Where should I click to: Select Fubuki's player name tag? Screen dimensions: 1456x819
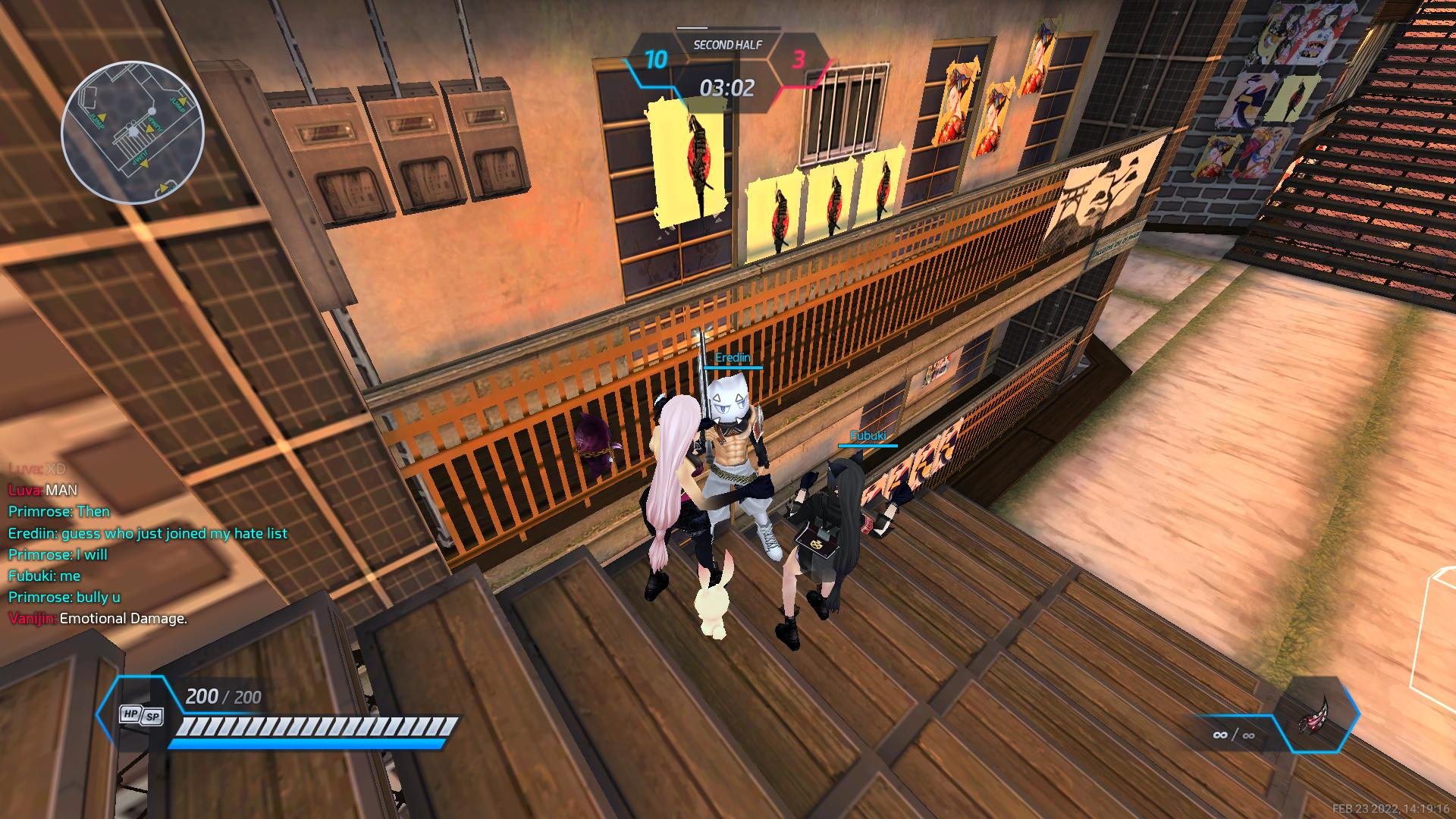pyautogui.click(x=868, y=436)
